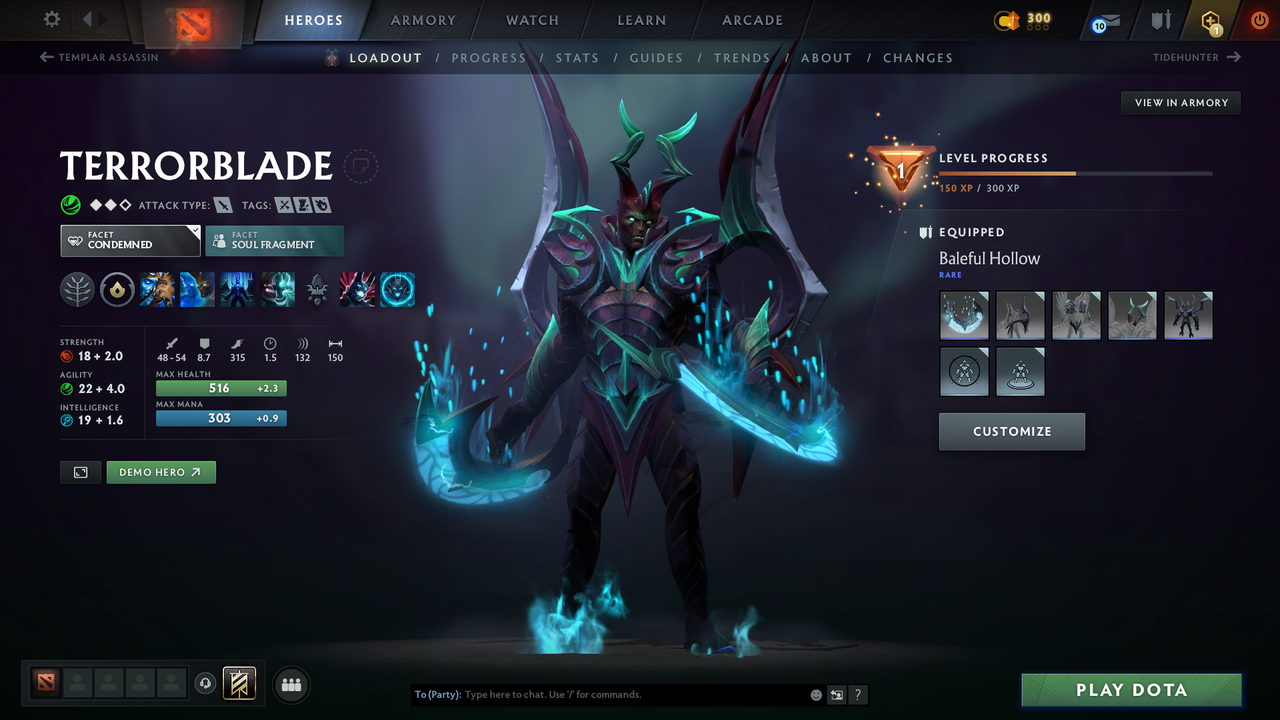Select the Soul Fragment facet
The image size is (1280, 720).
click(x=274, y=240)
